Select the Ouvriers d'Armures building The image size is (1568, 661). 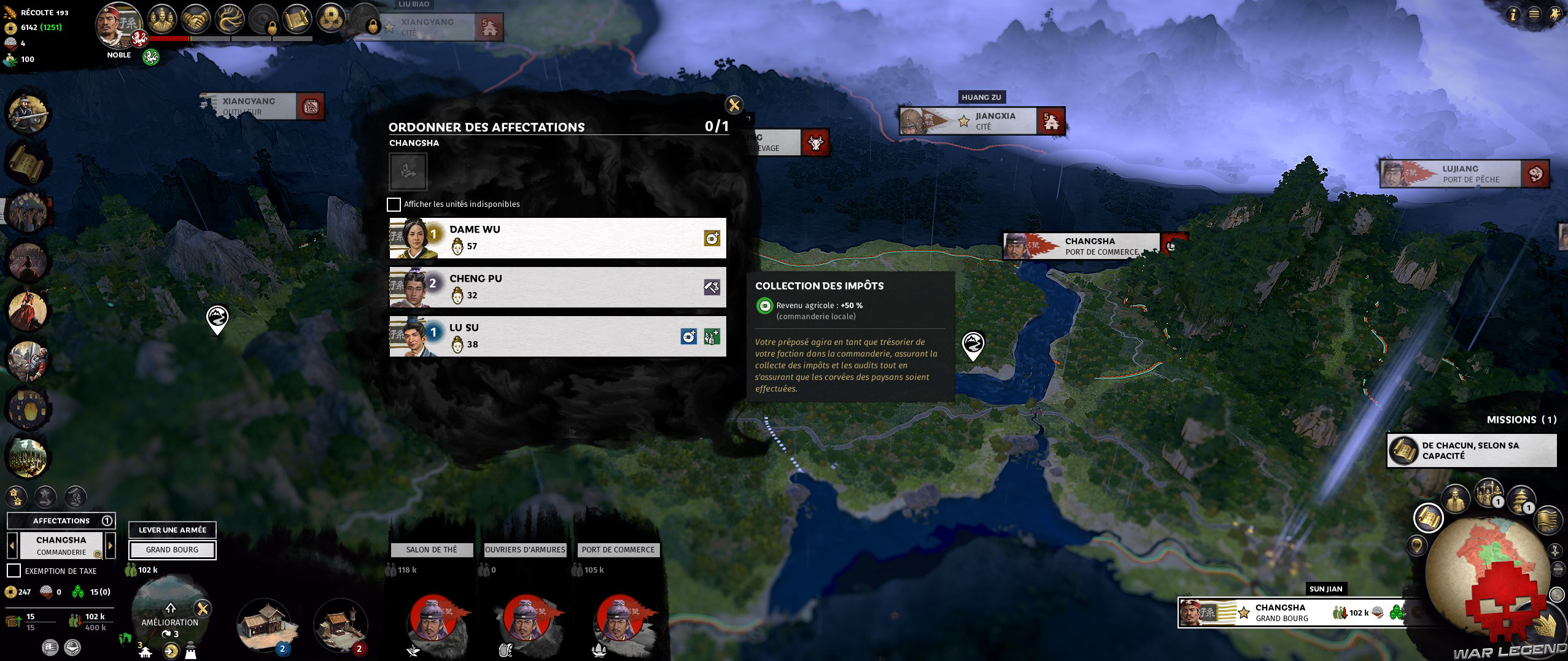point(525,550)
